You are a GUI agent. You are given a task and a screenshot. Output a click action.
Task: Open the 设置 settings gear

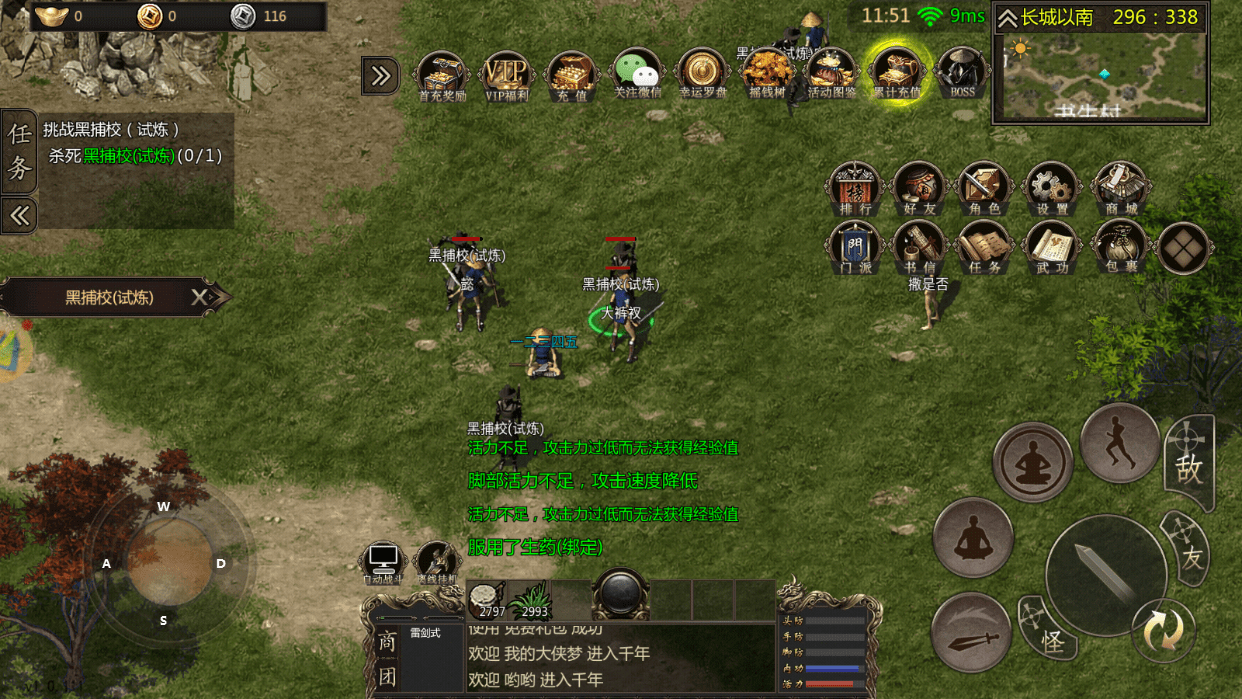click(x=1050, y=187)
